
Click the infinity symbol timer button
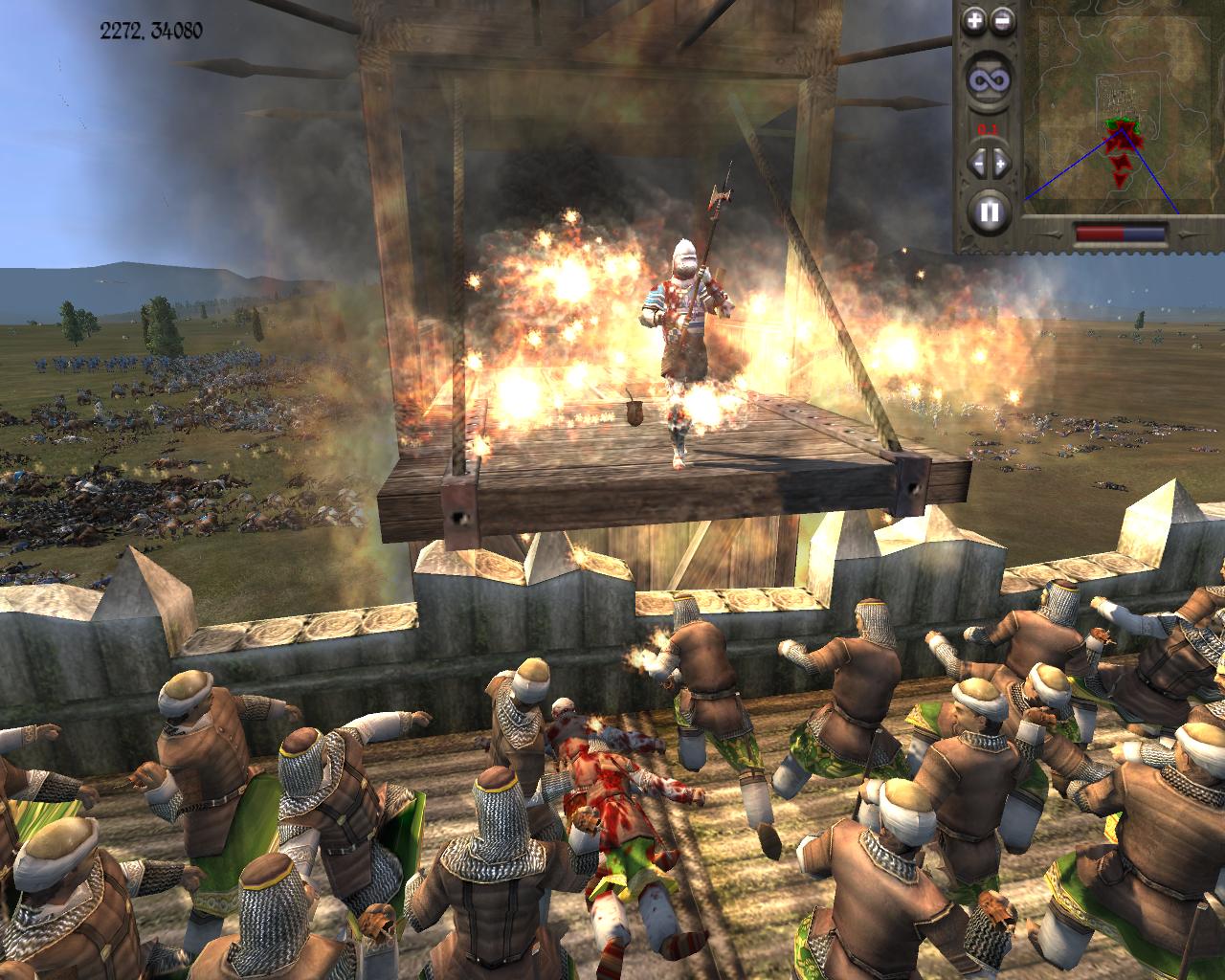tap(988, 81)
